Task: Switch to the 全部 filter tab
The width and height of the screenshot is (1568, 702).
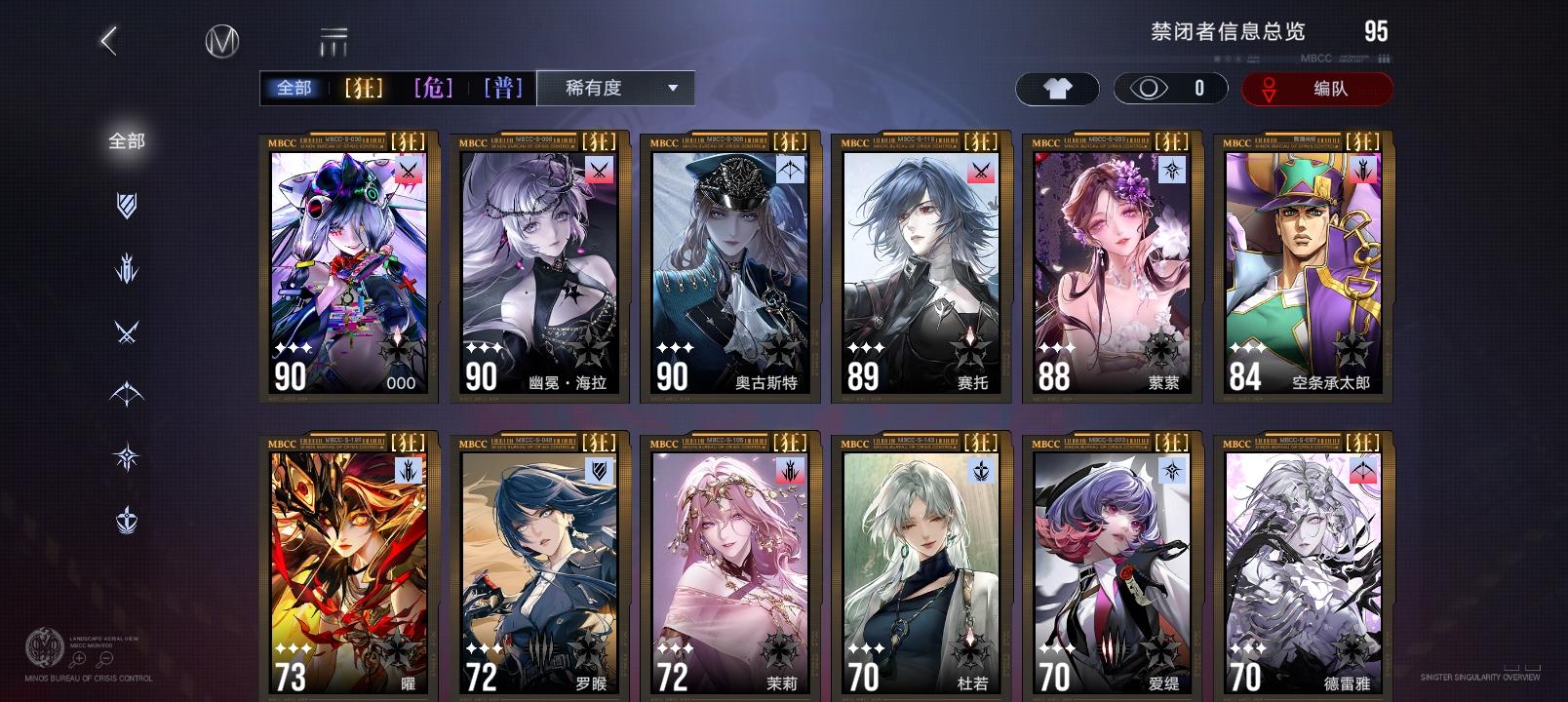Action: (294, 88)
